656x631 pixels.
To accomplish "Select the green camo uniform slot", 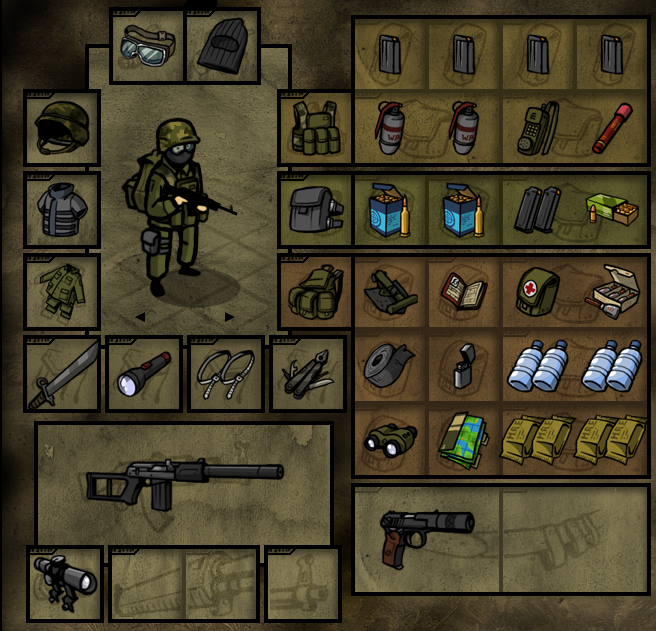I will click(x=62, y=291).
